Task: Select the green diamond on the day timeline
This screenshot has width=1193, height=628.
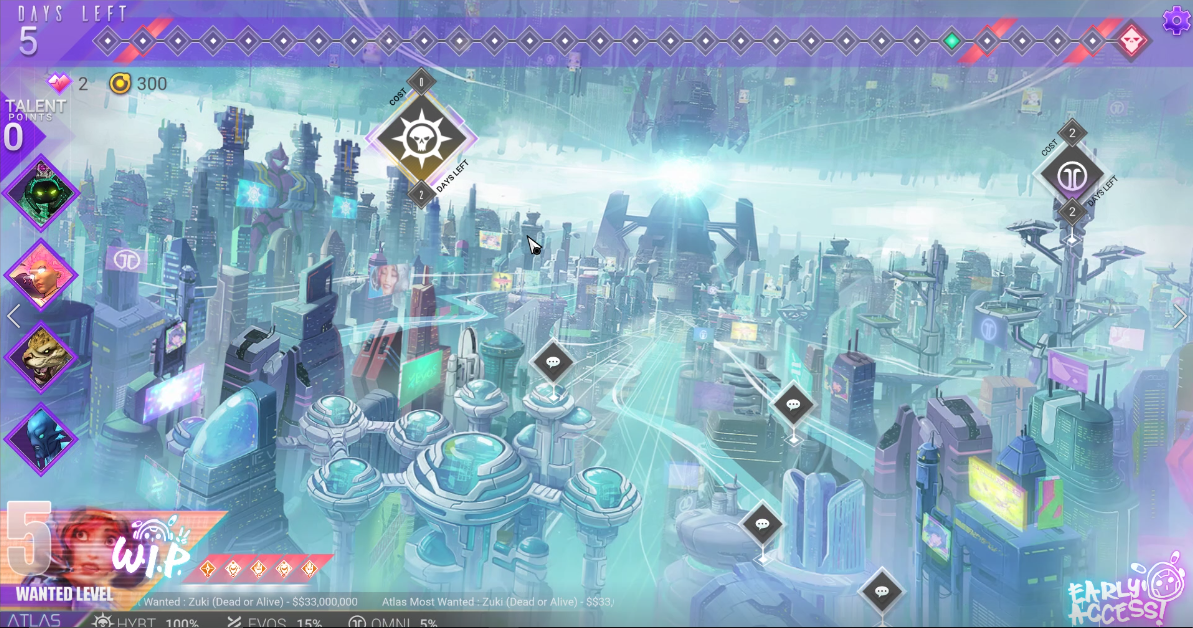Action: (952, 41)
